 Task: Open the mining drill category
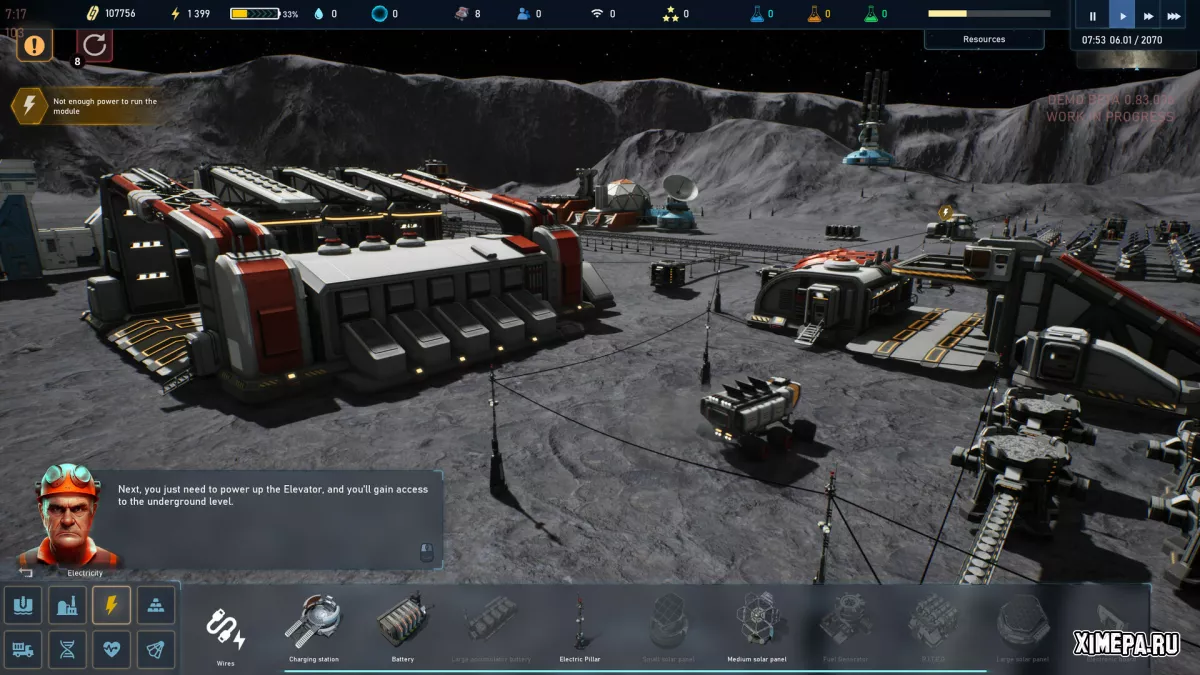coord(23,605)
